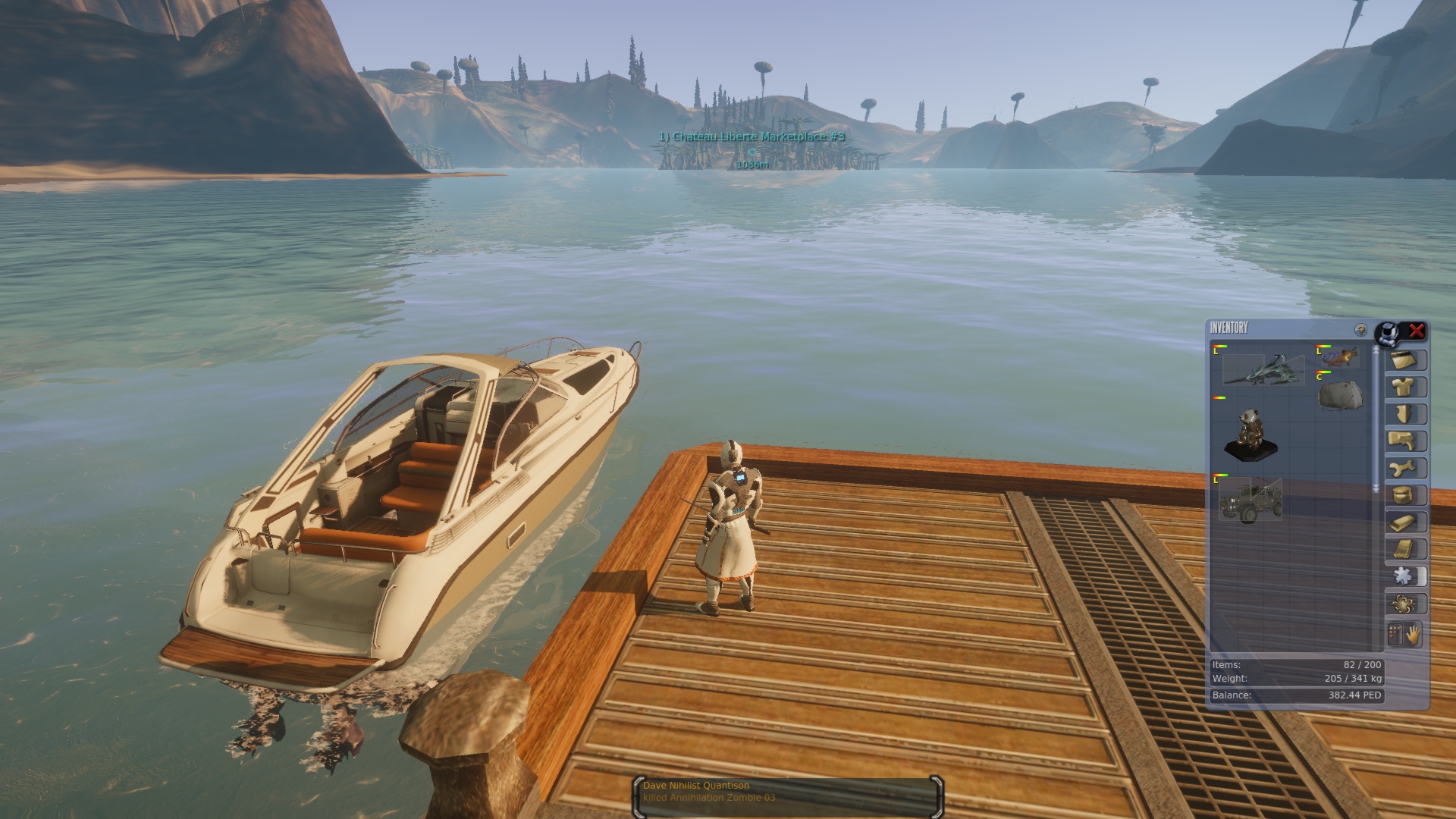Close the Inventory window
Viewport: 1456px width, 819px height.
pyautogui.click(x=1416, y=331)
